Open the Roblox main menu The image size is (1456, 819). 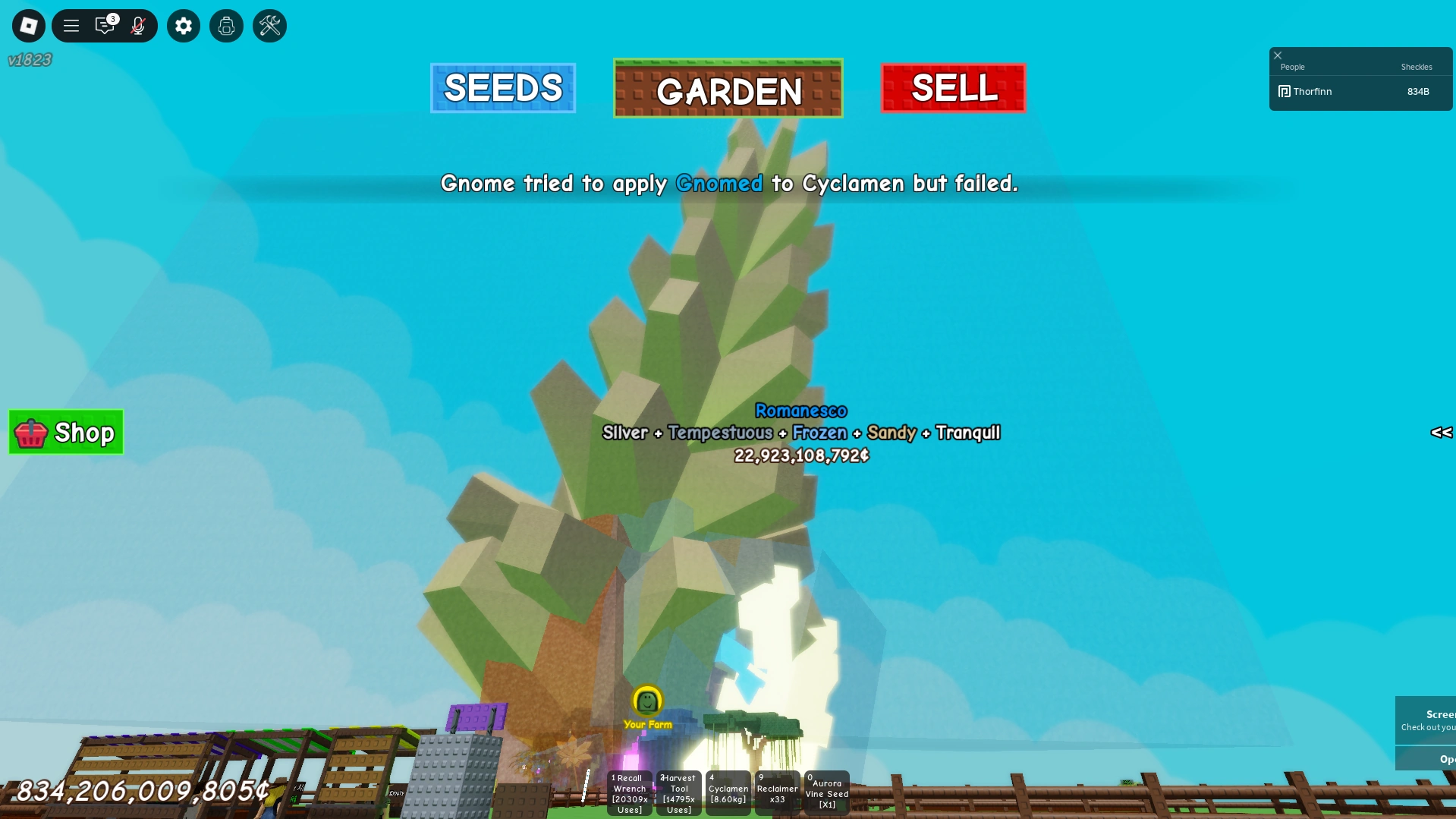28,25
